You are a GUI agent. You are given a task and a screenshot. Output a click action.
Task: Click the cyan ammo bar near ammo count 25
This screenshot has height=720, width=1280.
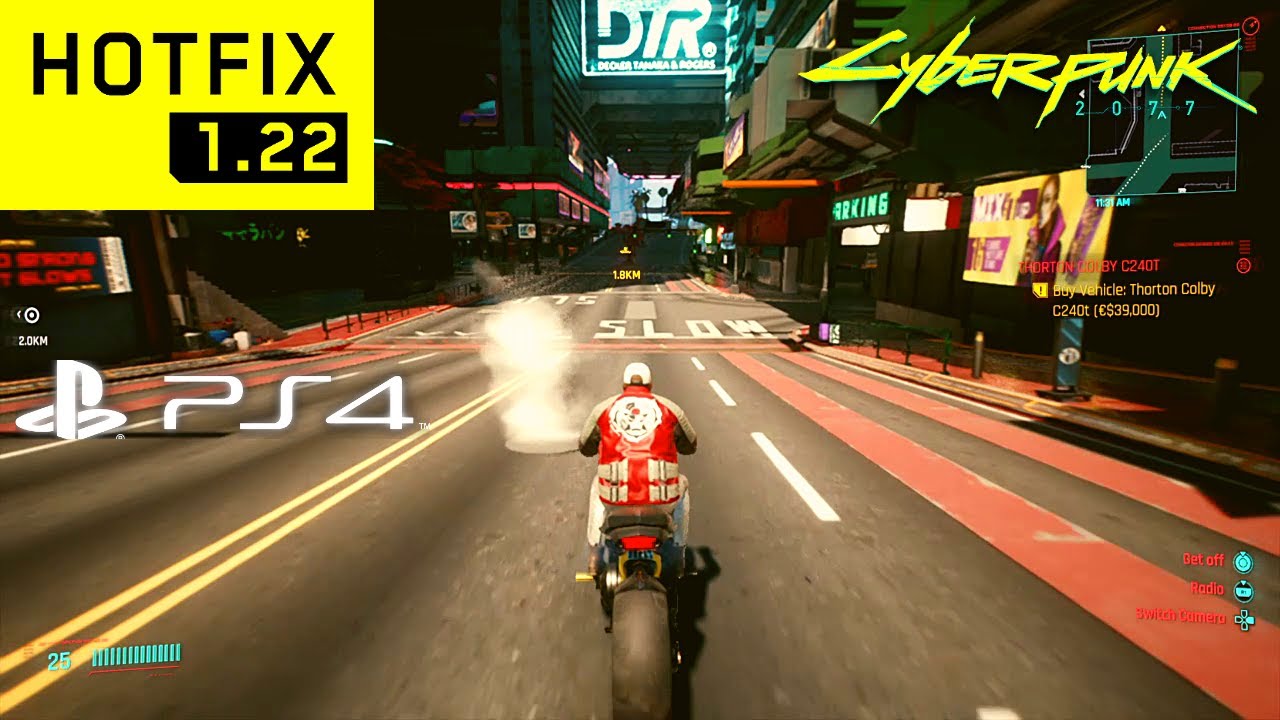click(130, 657)
